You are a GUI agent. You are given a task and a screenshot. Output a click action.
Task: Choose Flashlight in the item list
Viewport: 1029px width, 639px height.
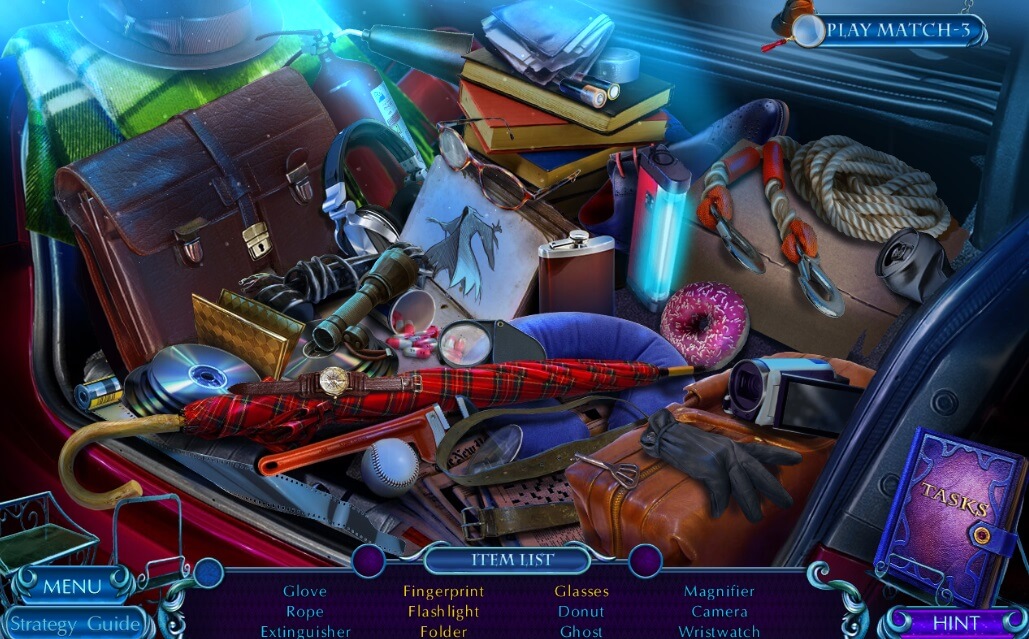pos(443,611)
